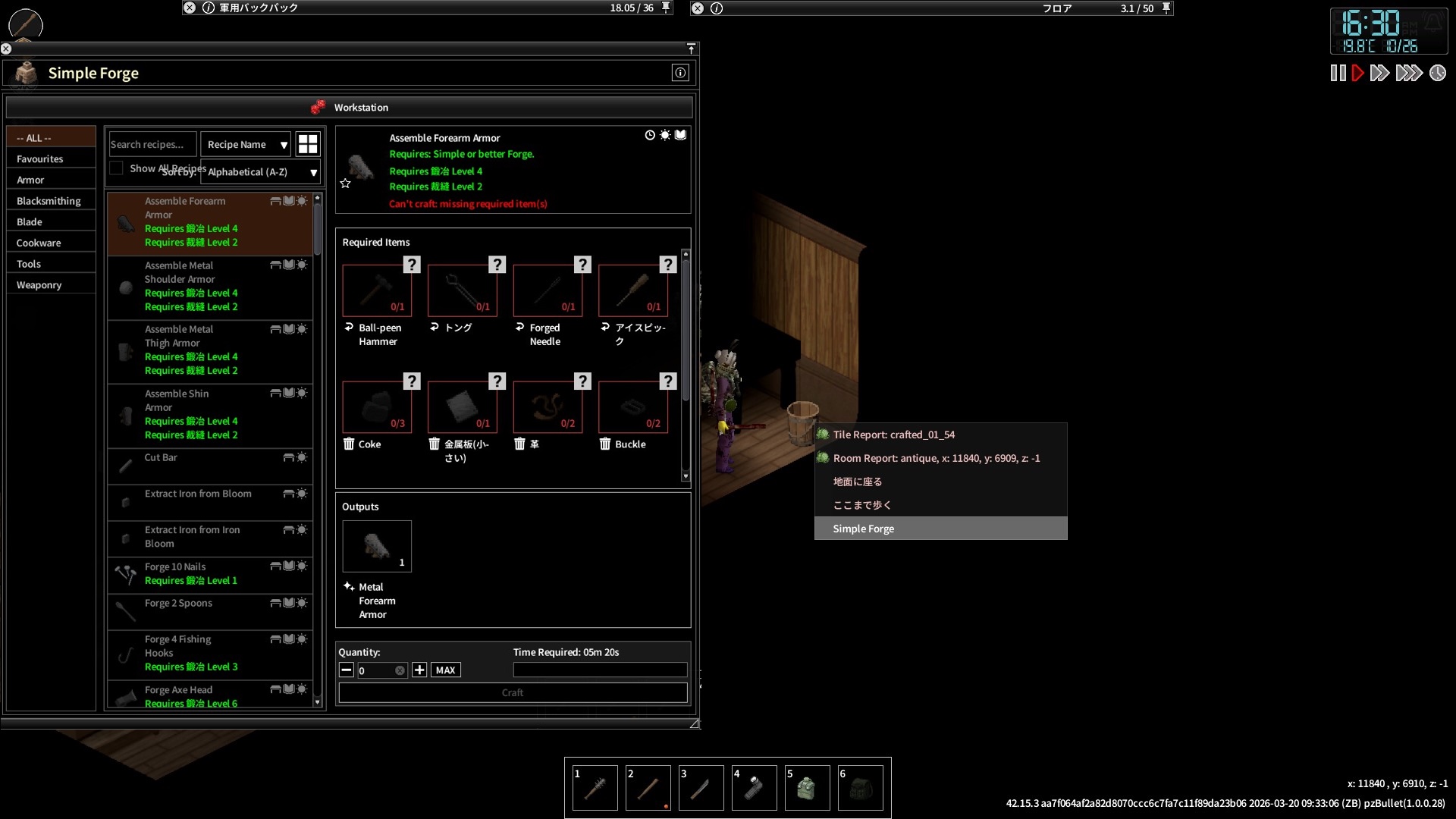Click the MAX quantity button
Viewport: 1456px width, 819px height.
tap(445, 670)
